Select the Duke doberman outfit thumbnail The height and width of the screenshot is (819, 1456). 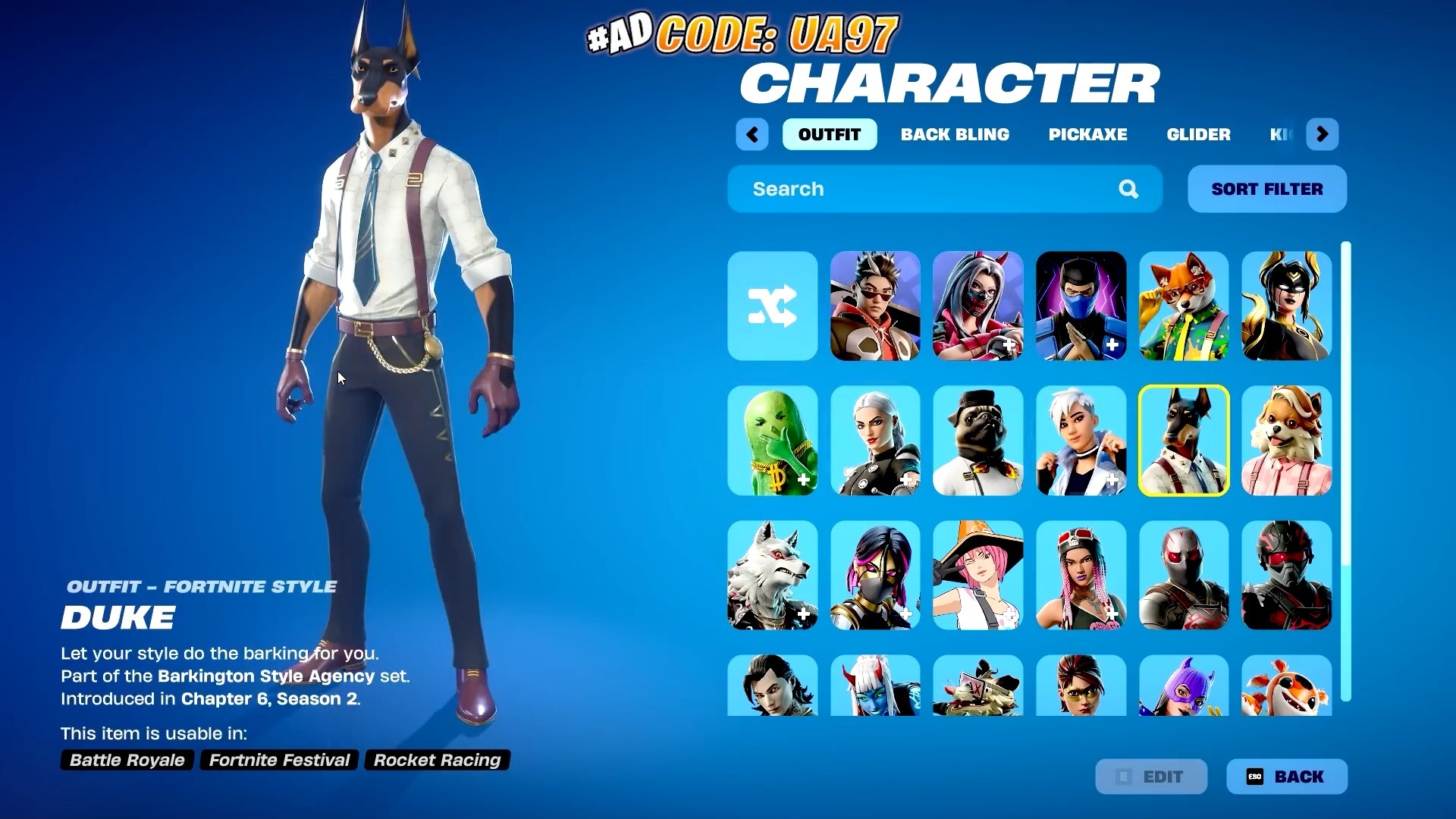[x=1184, y=441]
